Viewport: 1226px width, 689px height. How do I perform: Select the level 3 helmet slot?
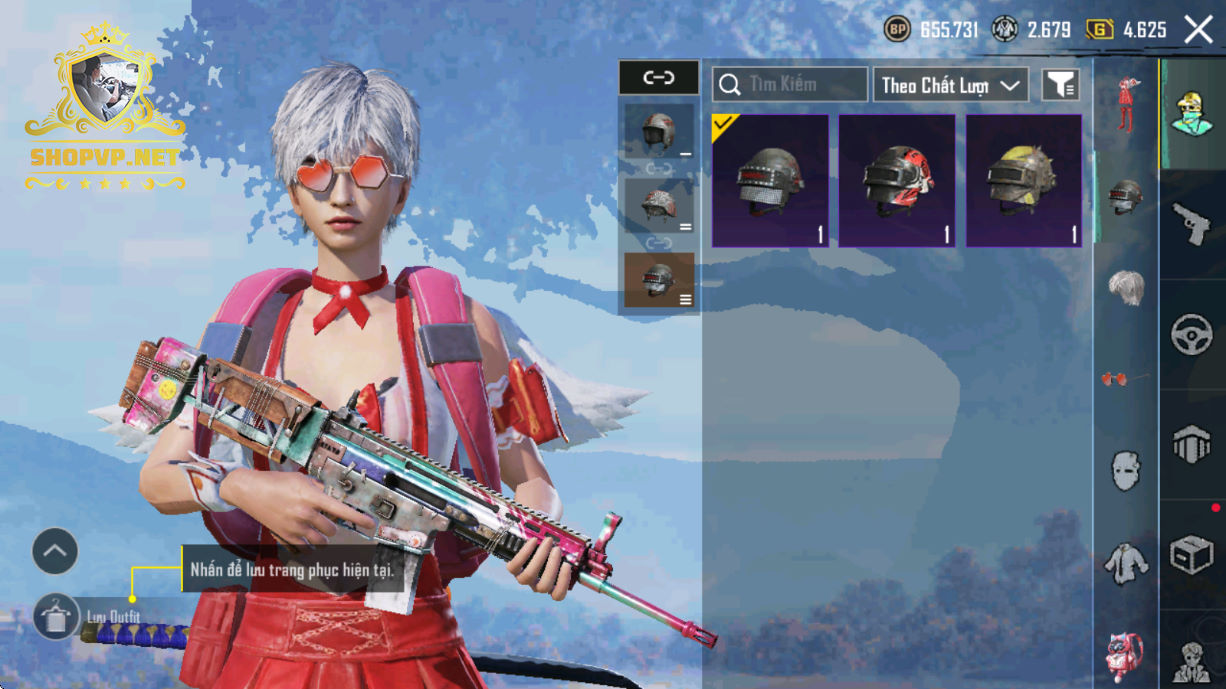pos(658,279)
